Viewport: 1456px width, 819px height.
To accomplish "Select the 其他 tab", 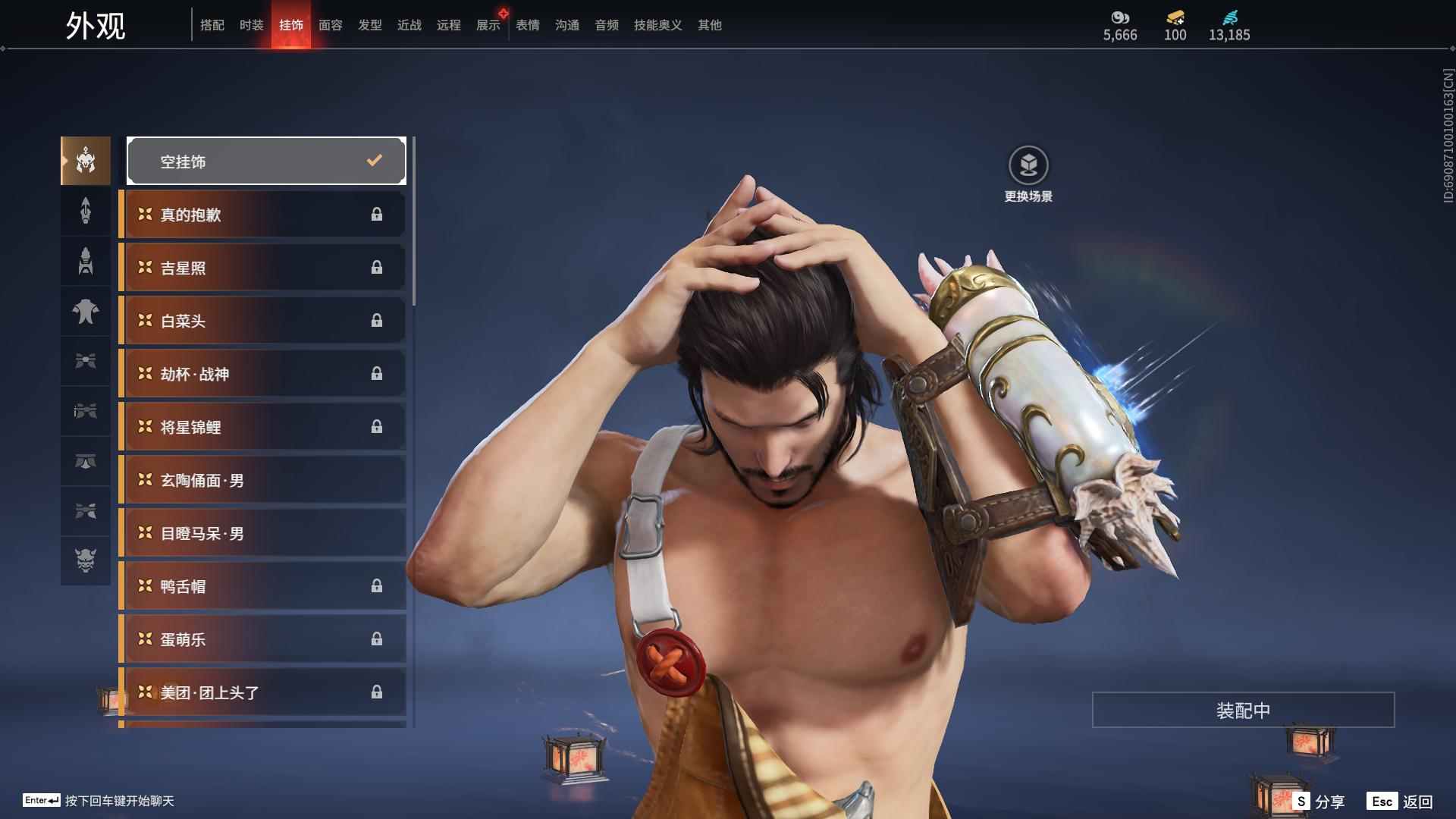I will click(x=709, y=25).
